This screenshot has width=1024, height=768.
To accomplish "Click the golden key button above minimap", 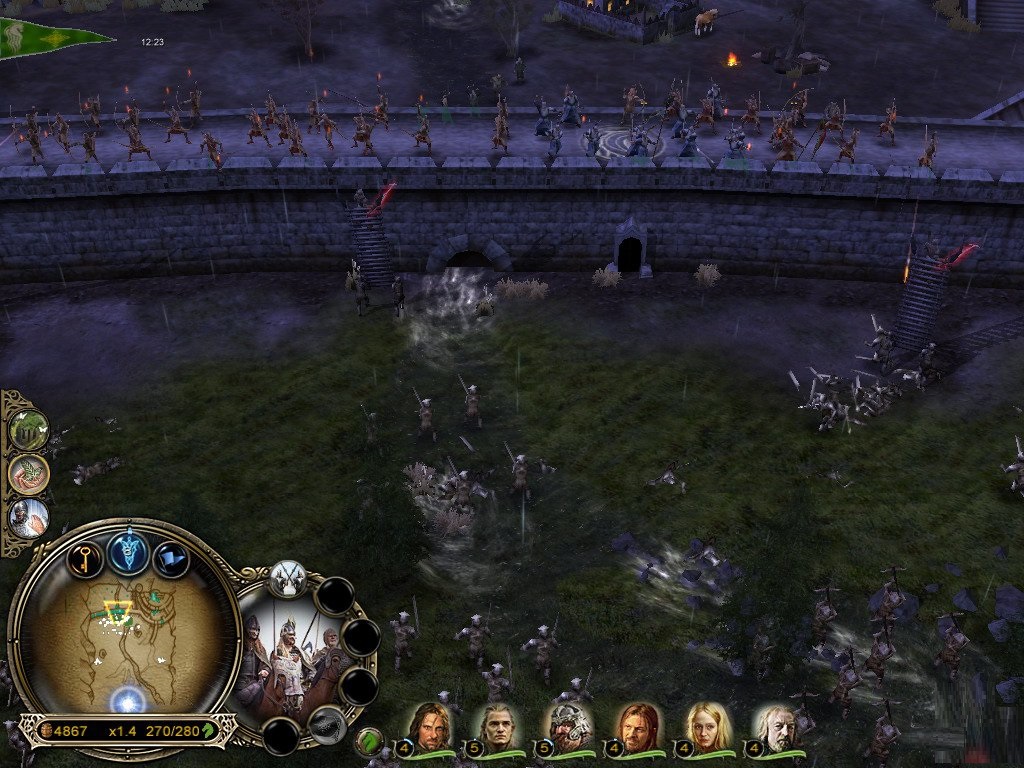I will coord(85,556).
